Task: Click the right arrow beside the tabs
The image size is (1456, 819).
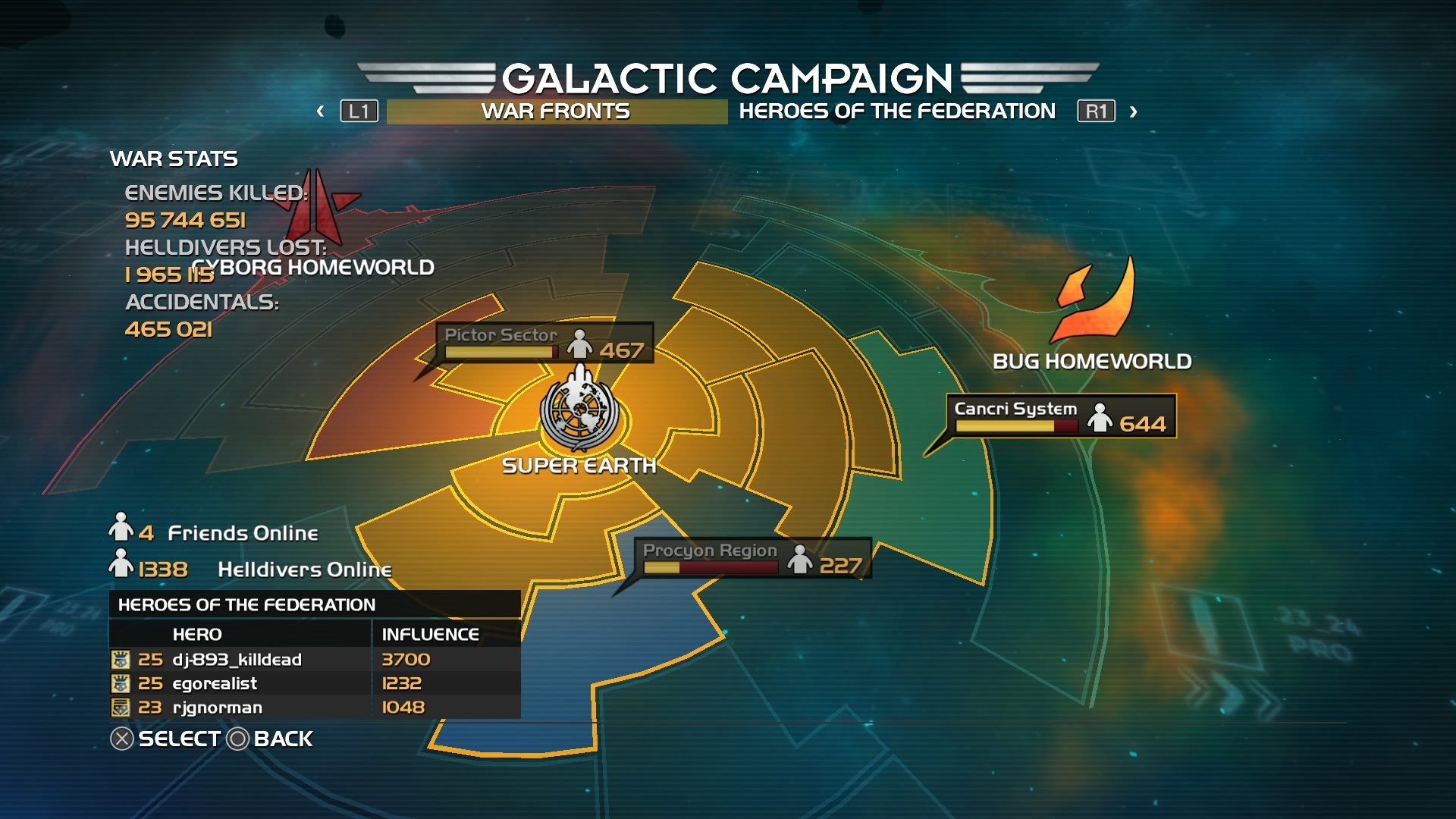Action: pyautogui.click(x=1133, y=111)
